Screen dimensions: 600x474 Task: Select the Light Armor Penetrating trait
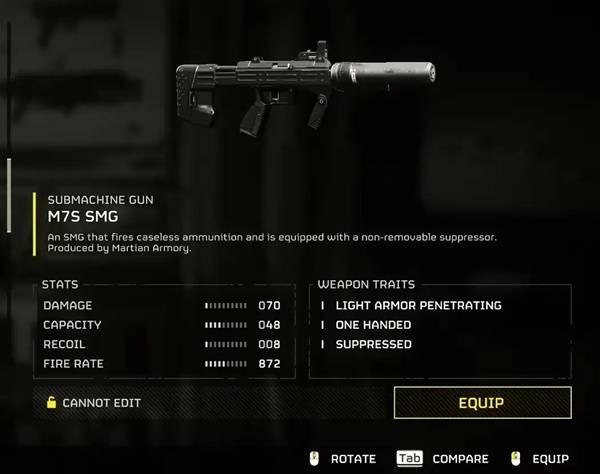point(418,305)
